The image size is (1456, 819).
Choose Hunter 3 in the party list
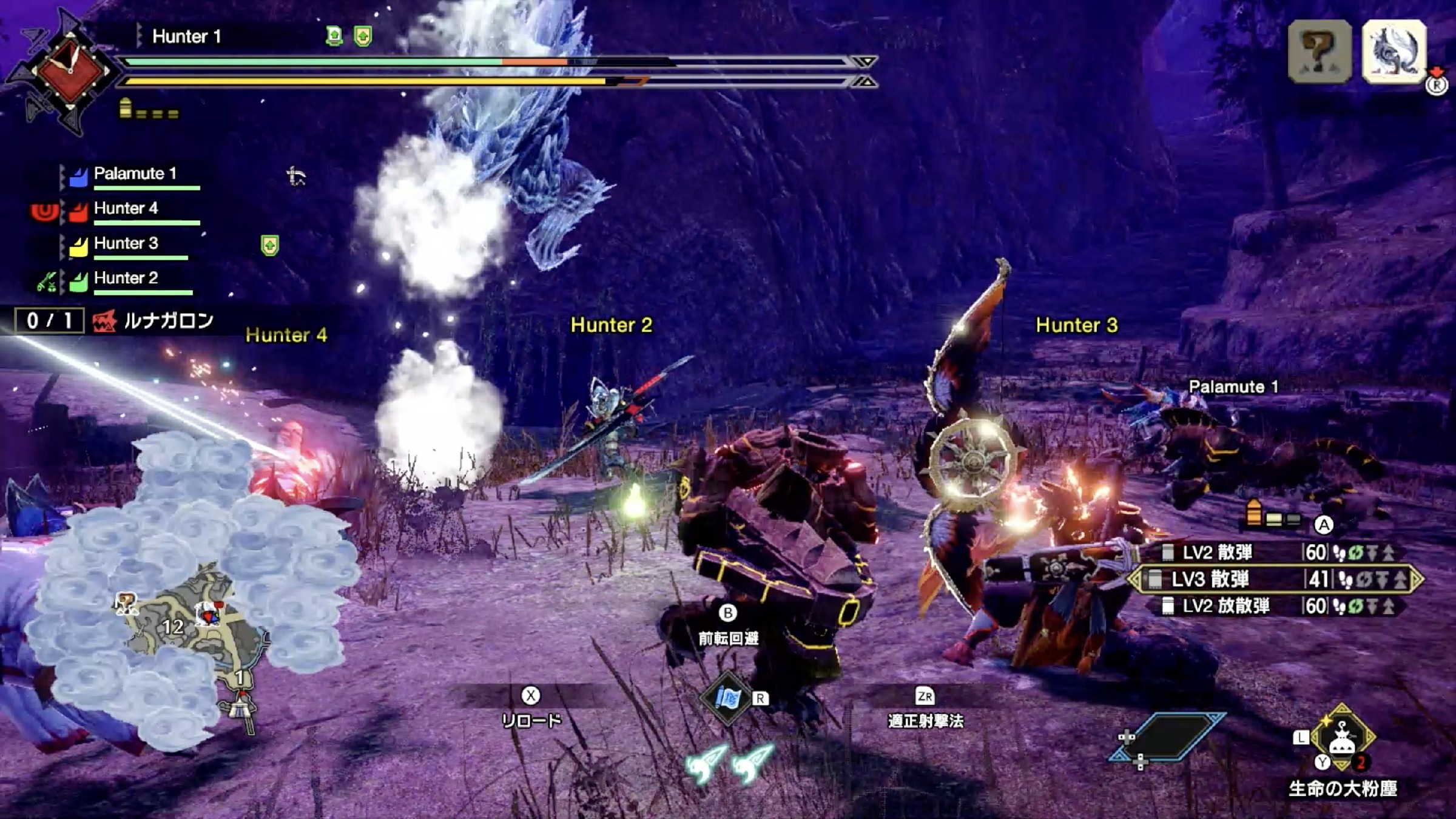tap(125, 244)
